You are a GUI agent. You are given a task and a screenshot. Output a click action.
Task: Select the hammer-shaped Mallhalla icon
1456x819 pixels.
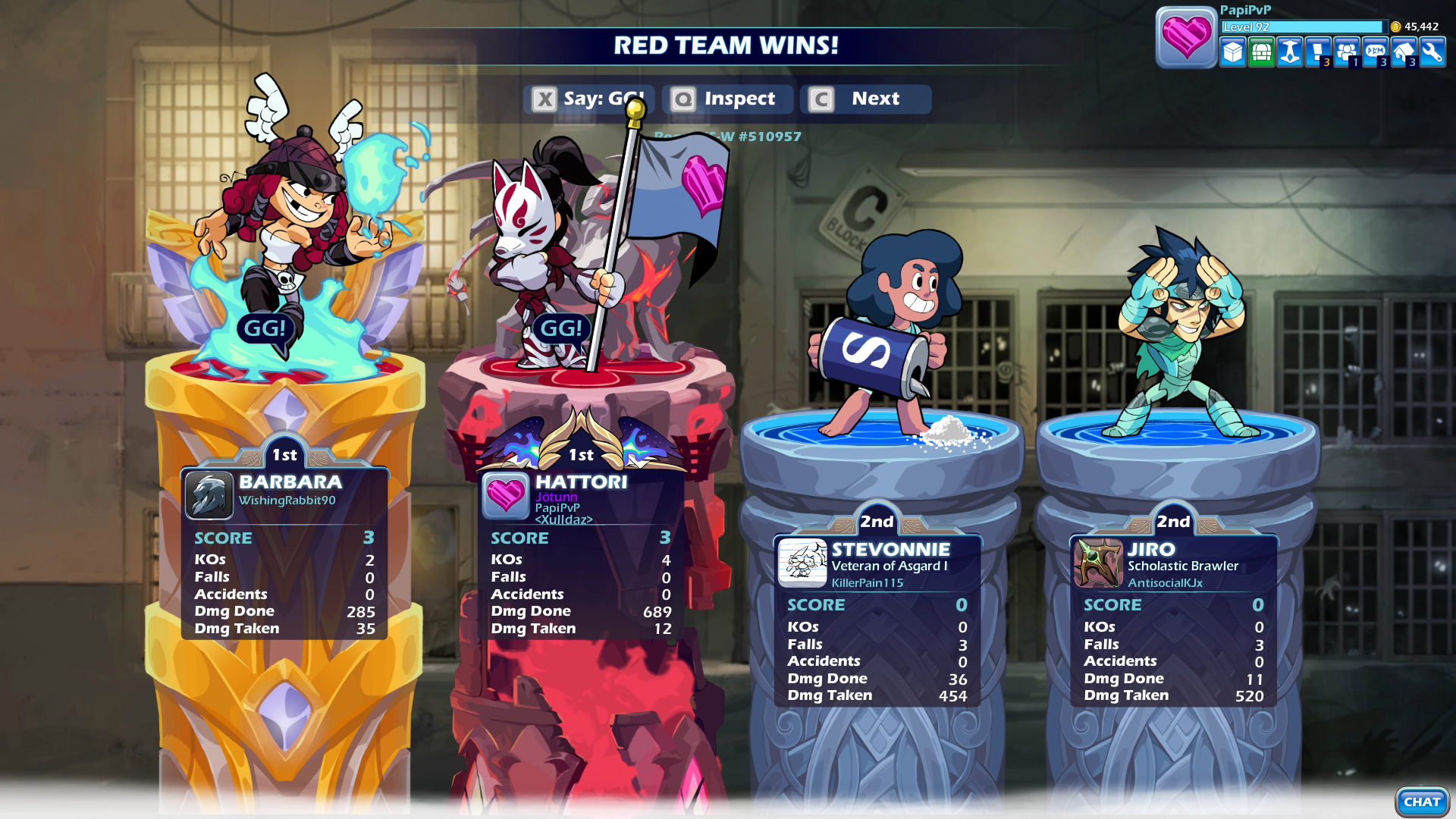pos(1289,52)
